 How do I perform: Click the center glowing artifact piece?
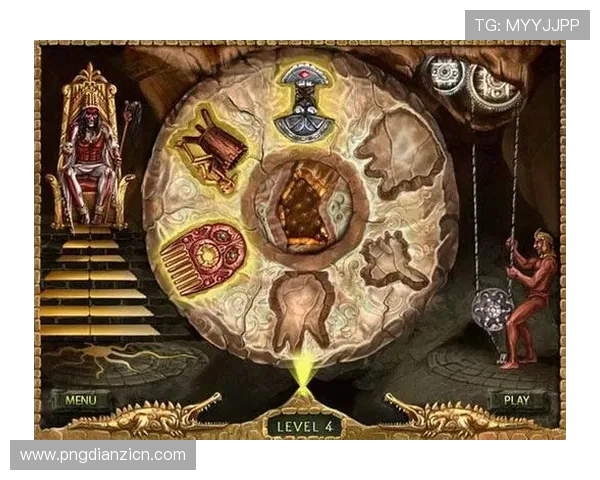303,205
